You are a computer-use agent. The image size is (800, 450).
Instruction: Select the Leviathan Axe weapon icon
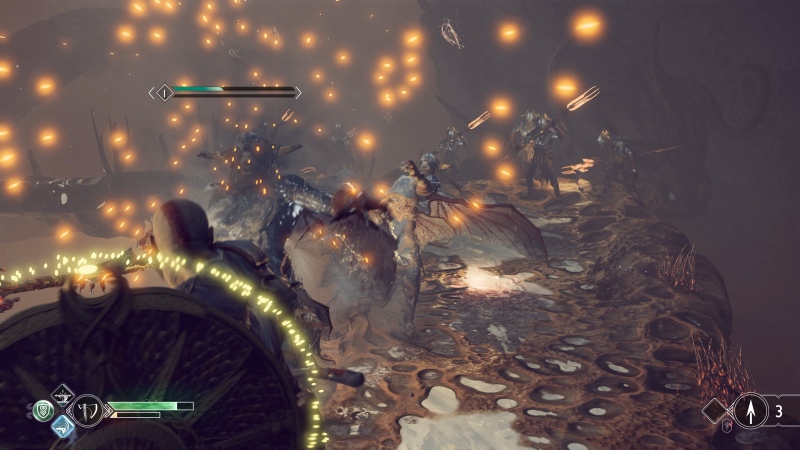[x=86, y=409]
